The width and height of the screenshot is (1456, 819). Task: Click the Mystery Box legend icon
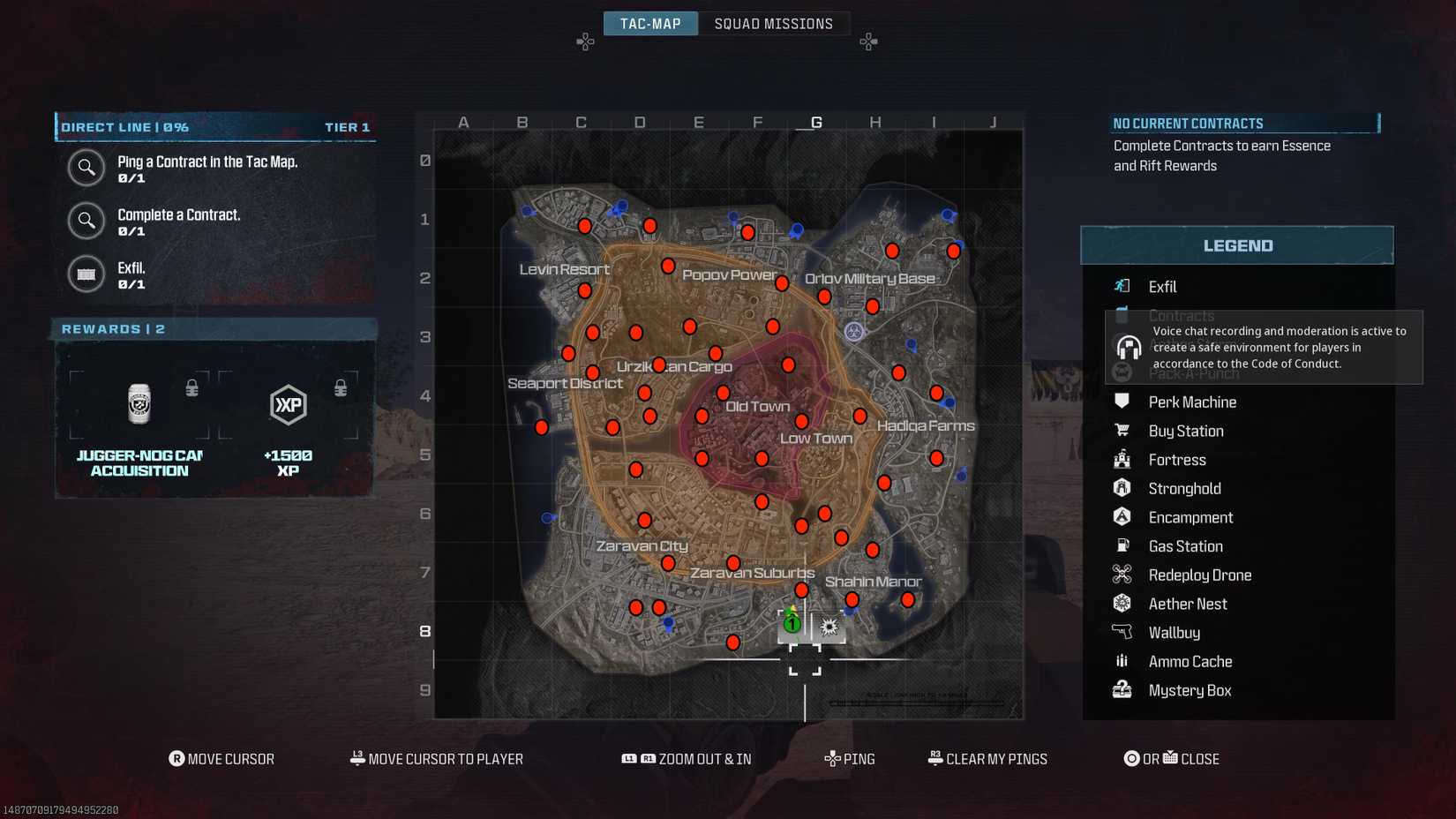point(1122,690)
